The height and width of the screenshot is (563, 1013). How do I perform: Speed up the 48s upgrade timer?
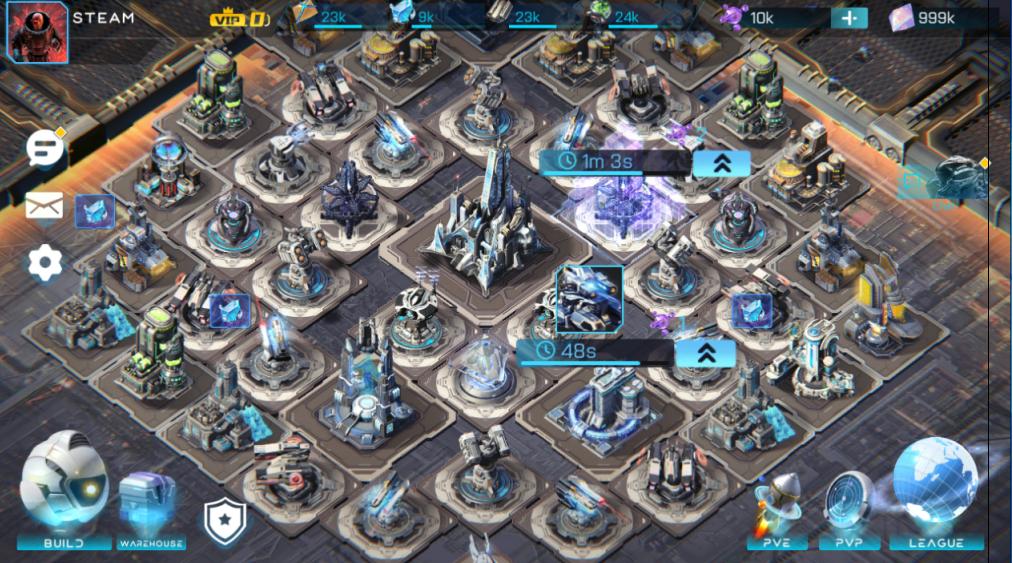tap(705, 352)
